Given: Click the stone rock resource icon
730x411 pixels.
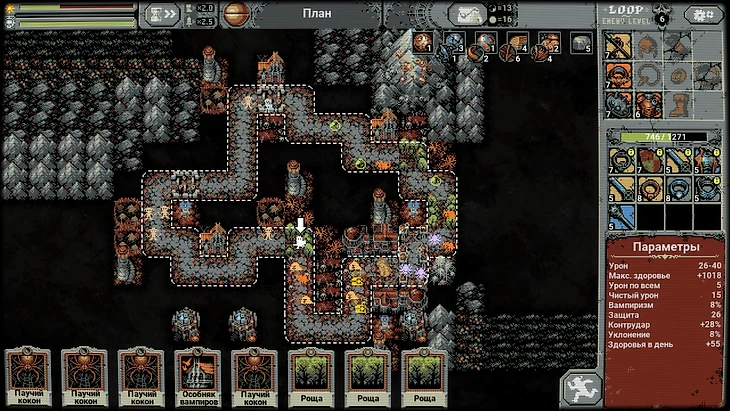Looking at the screenshot, I should (x=582, y=42).
